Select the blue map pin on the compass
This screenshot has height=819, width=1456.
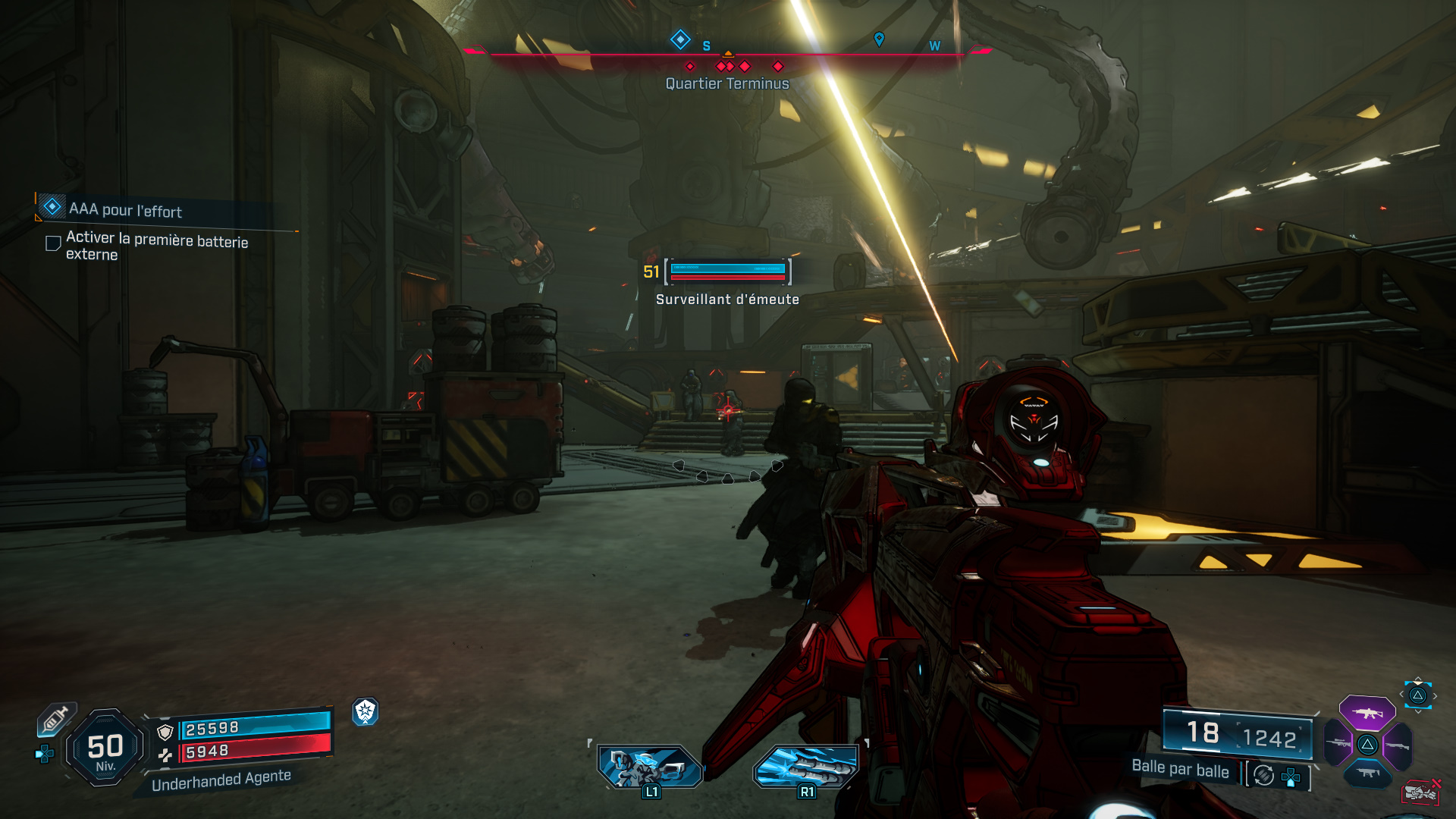click(879, 39)
